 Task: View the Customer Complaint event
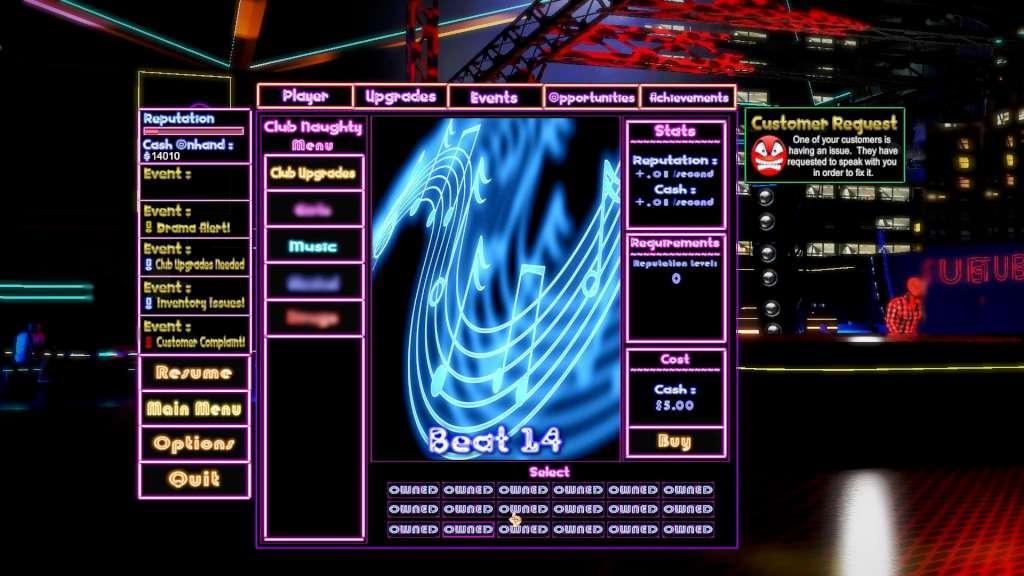click(x=194, y=334)
